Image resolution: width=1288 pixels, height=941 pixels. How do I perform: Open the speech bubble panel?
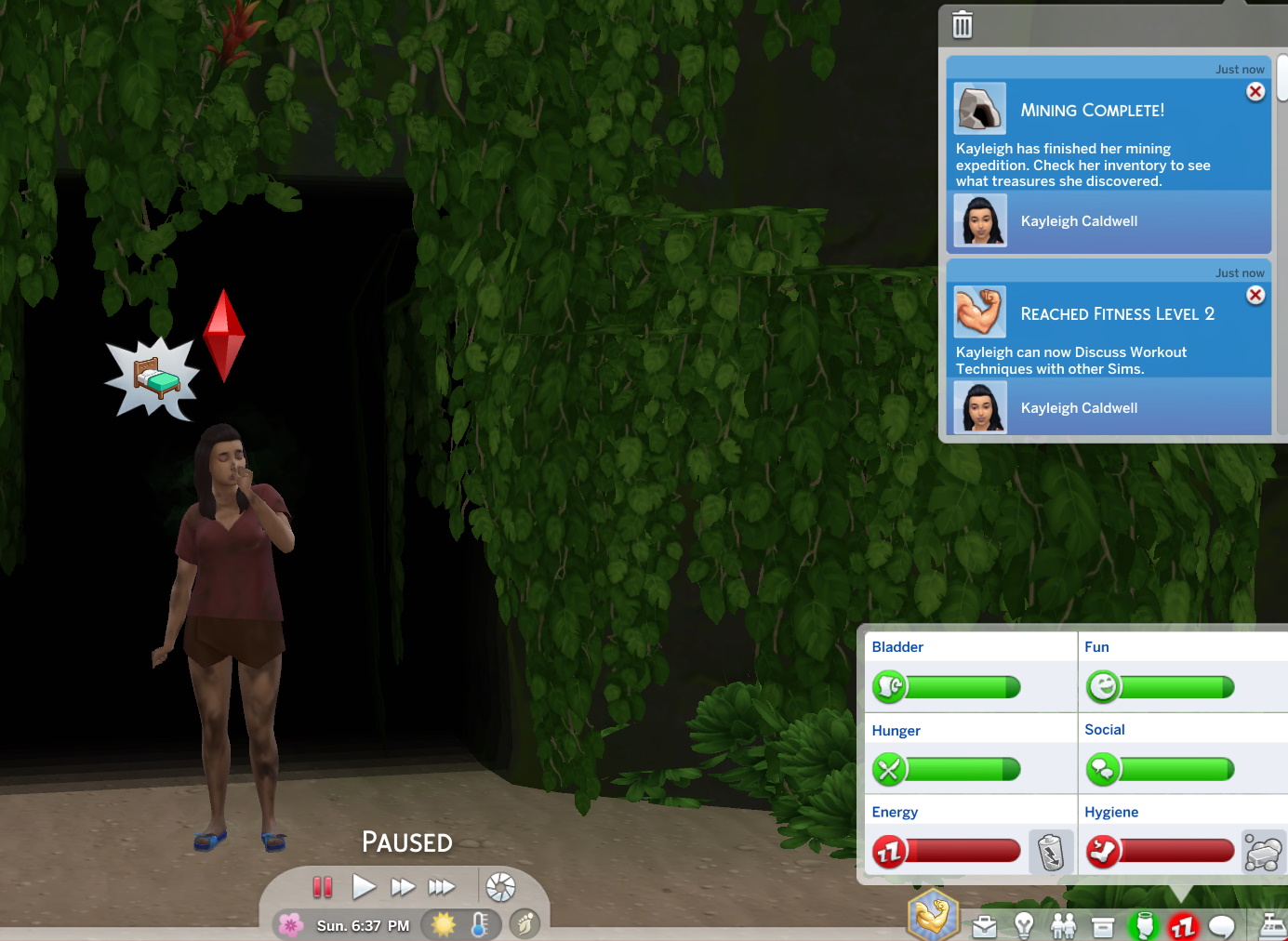pos(1222,926)
